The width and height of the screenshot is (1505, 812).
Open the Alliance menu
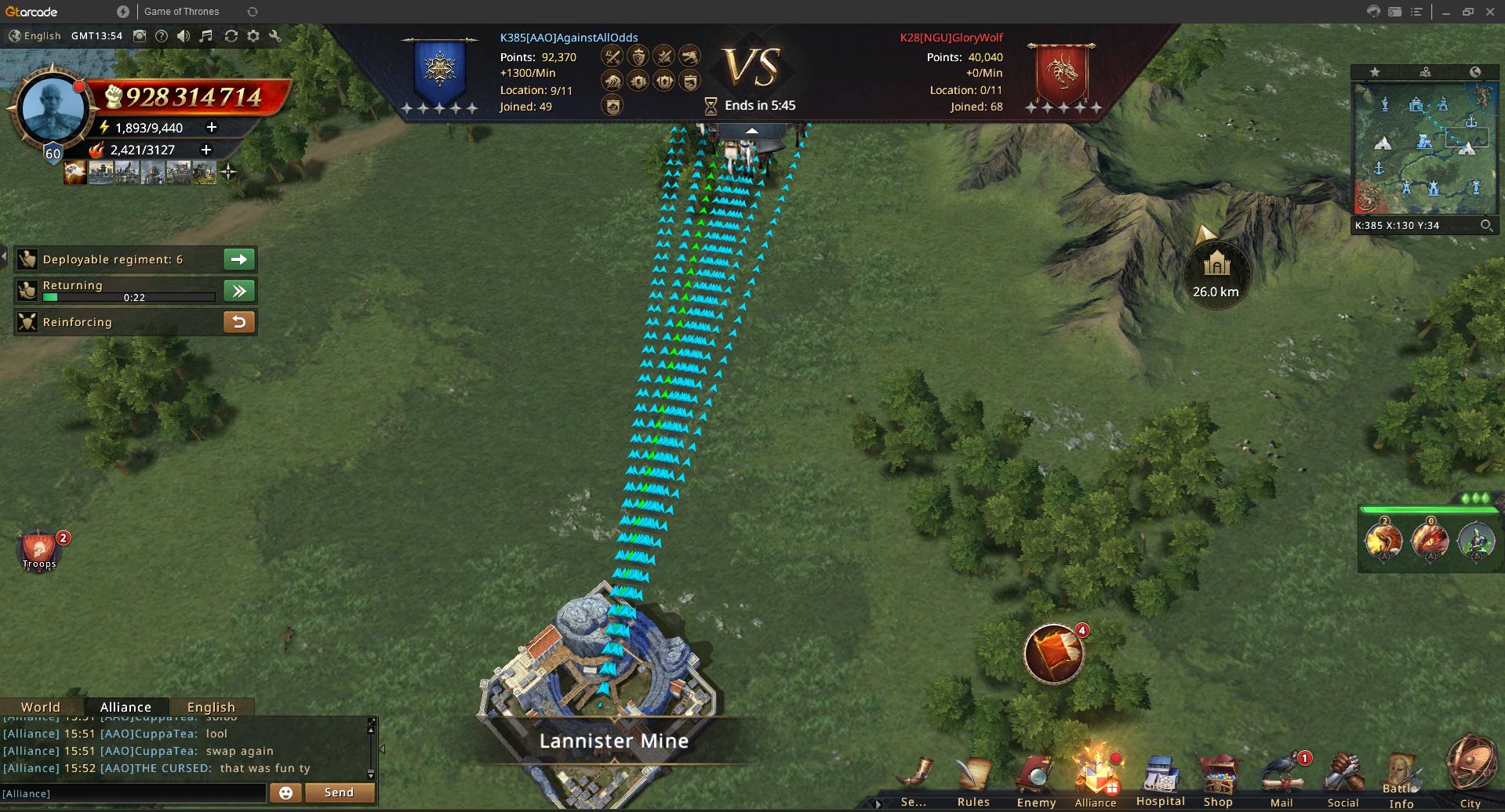pyautogui.click(x=1095, y=778)
